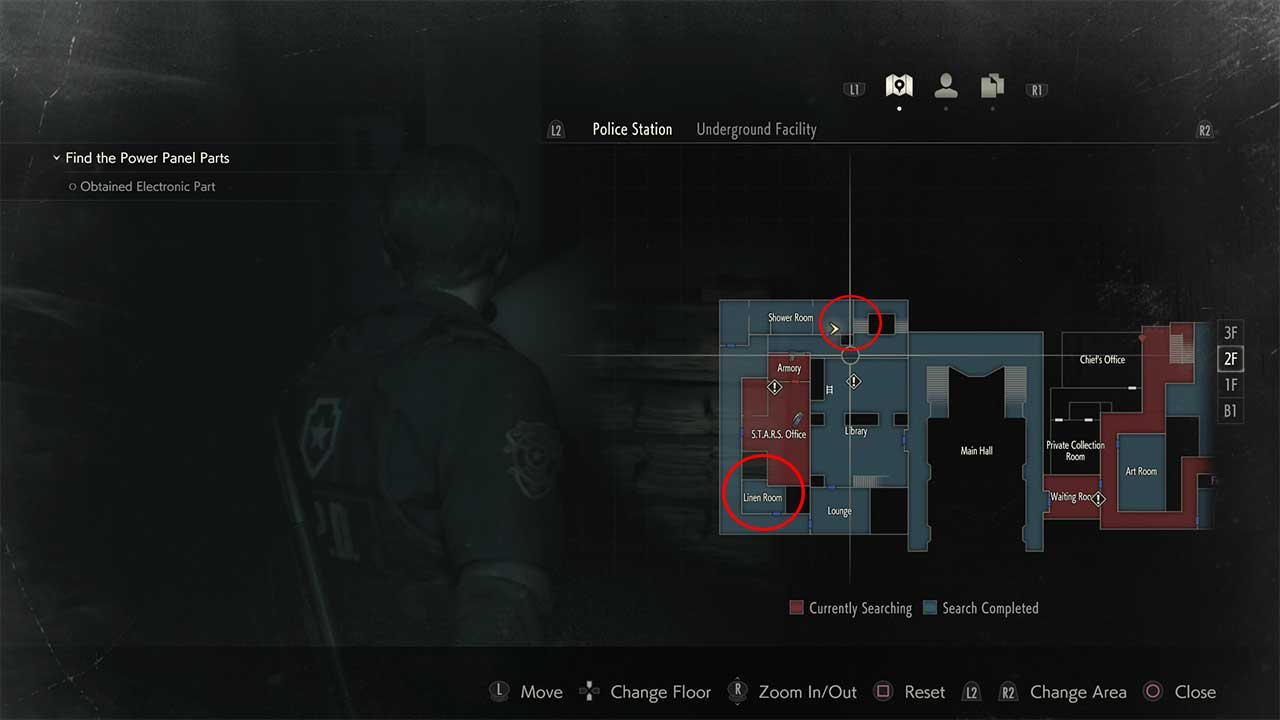
Task: Click the Currently Searching legend swatch
Action: [x=795, y=608]
